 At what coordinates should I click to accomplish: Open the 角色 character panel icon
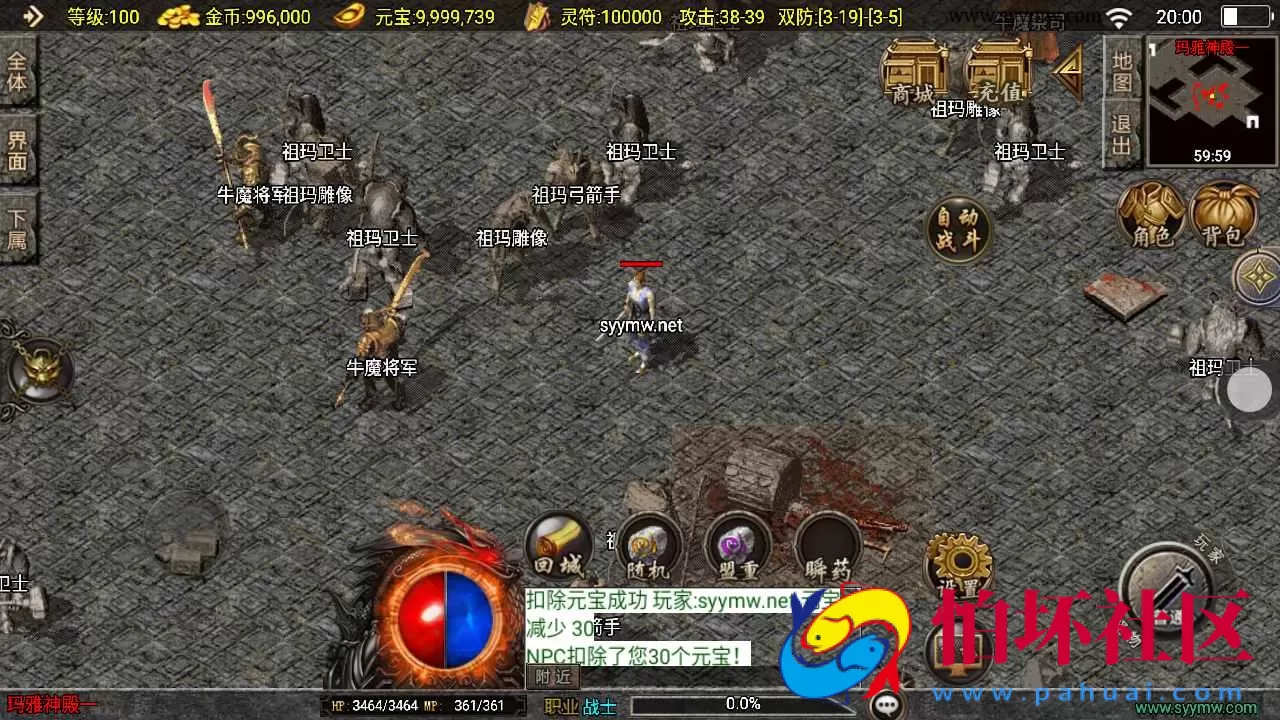[1152, 218]
